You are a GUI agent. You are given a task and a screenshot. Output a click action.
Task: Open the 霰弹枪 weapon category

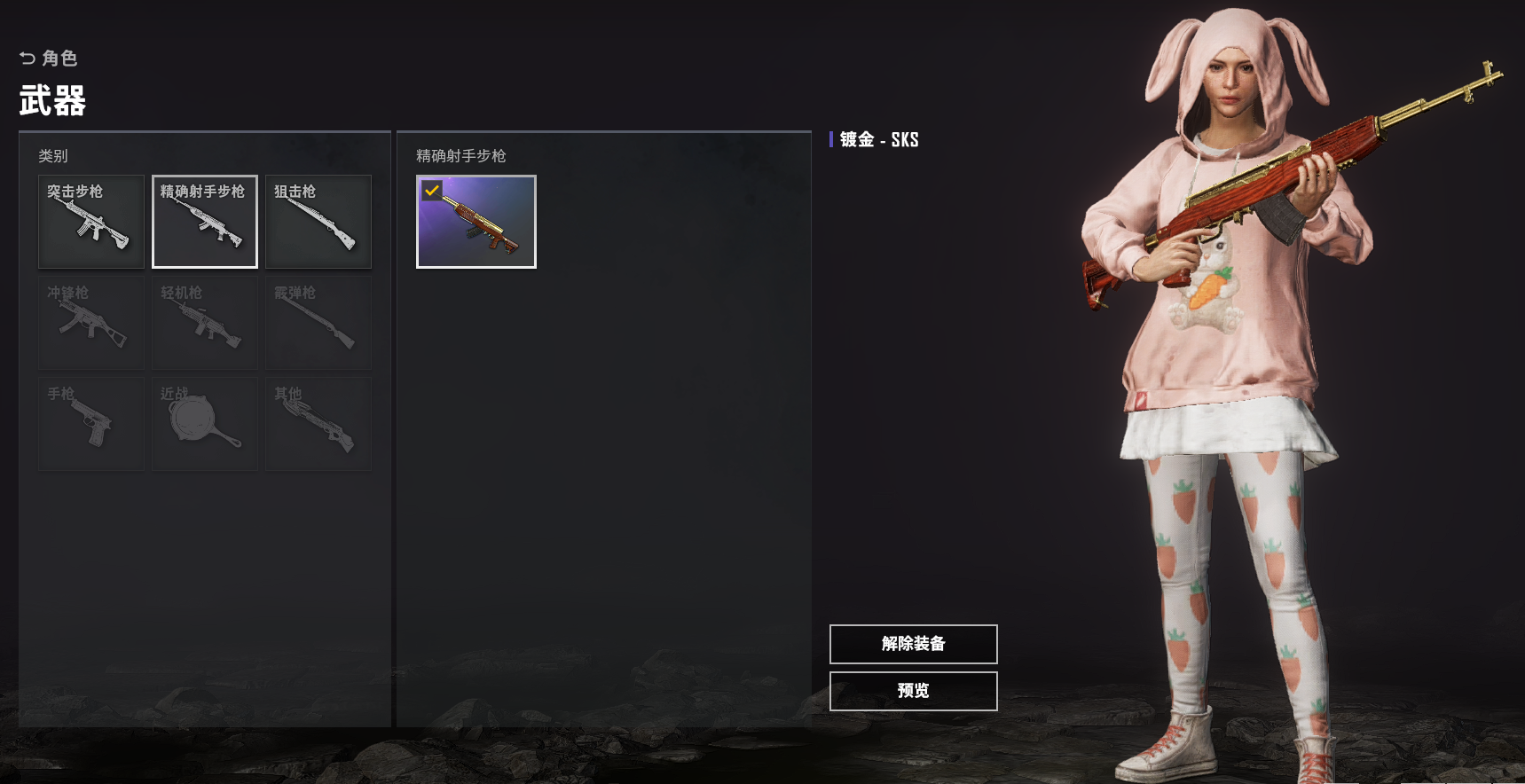coord(318,323)
